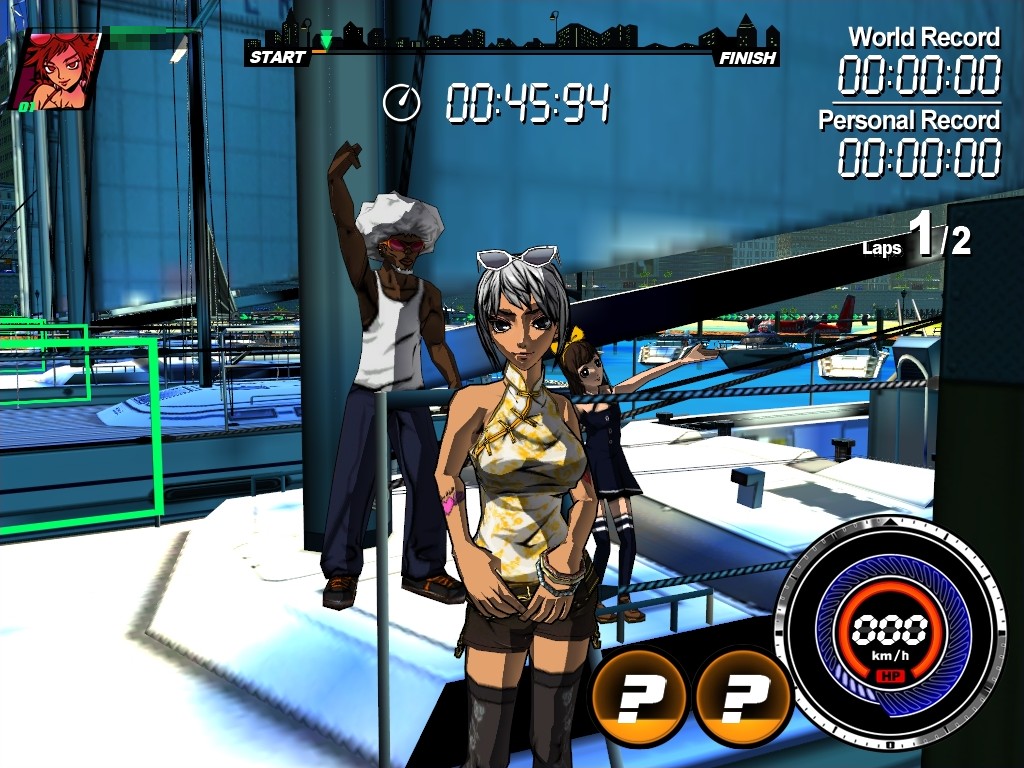Click the city skyline track progress bar

(x=512, y=41)
